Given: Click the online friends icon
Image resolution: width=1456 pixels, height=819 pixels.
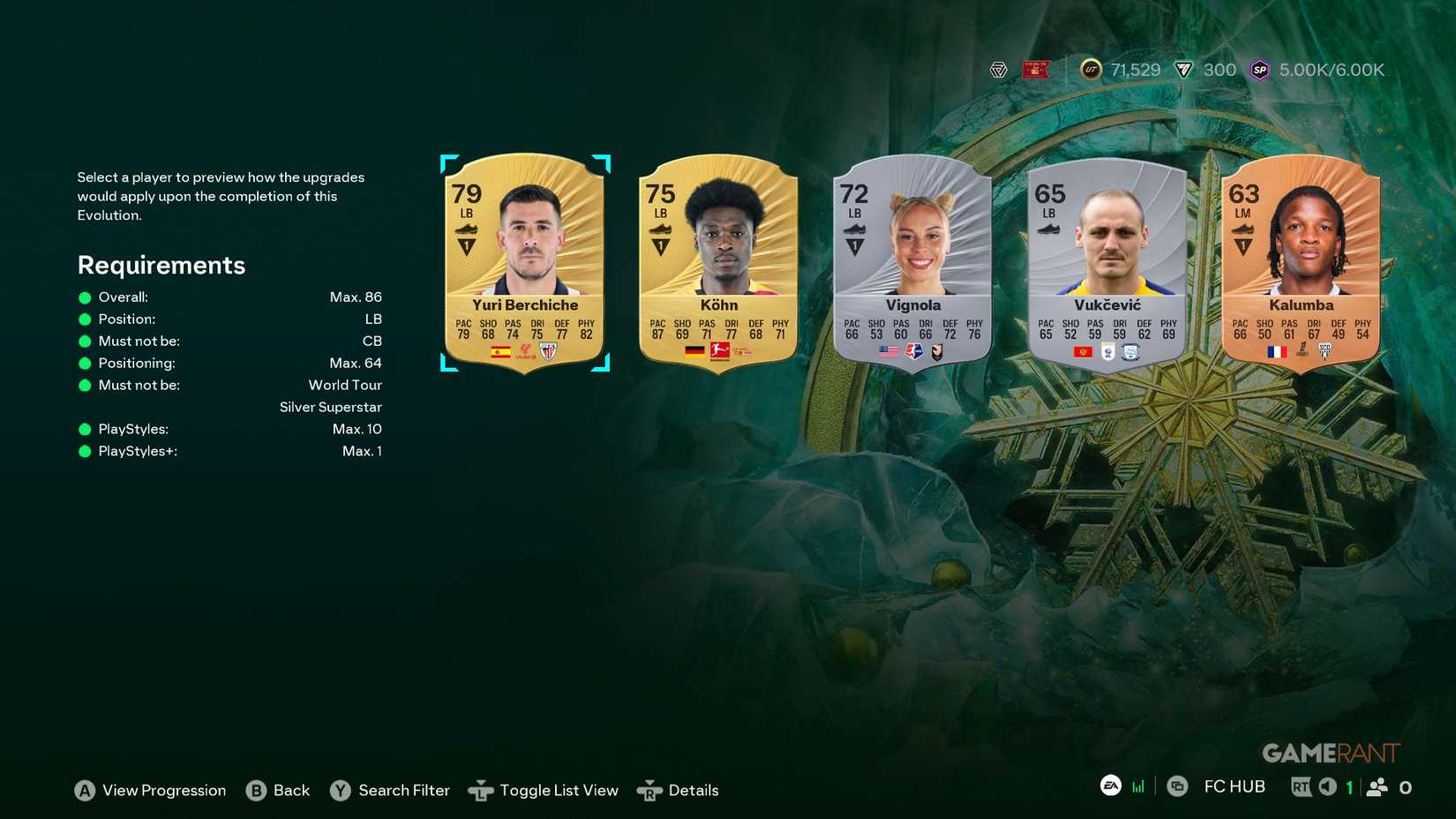Looking at the screenshot, I should (x=1377, y=785).
